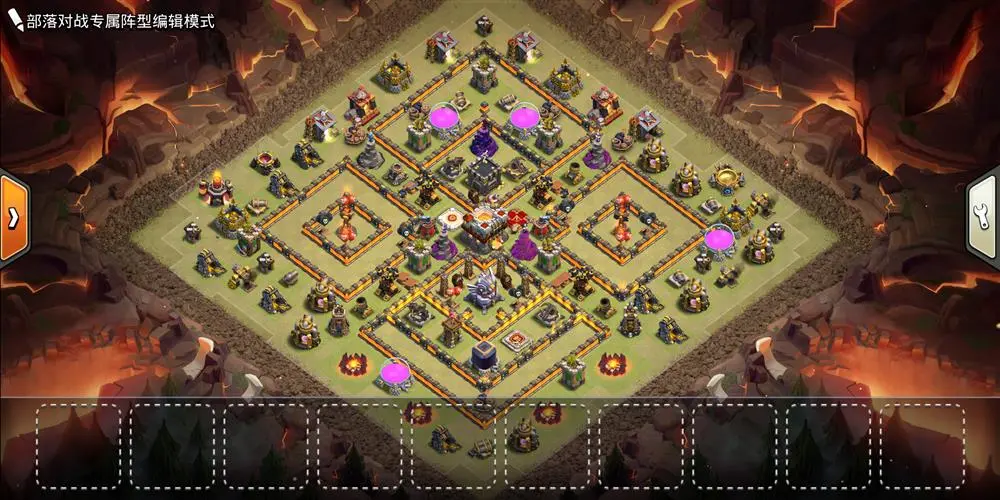Expand the orange arrow tab on the left
Image resolution: width=1000 pixels, height=500 pixels.
(x=13, y=218)
